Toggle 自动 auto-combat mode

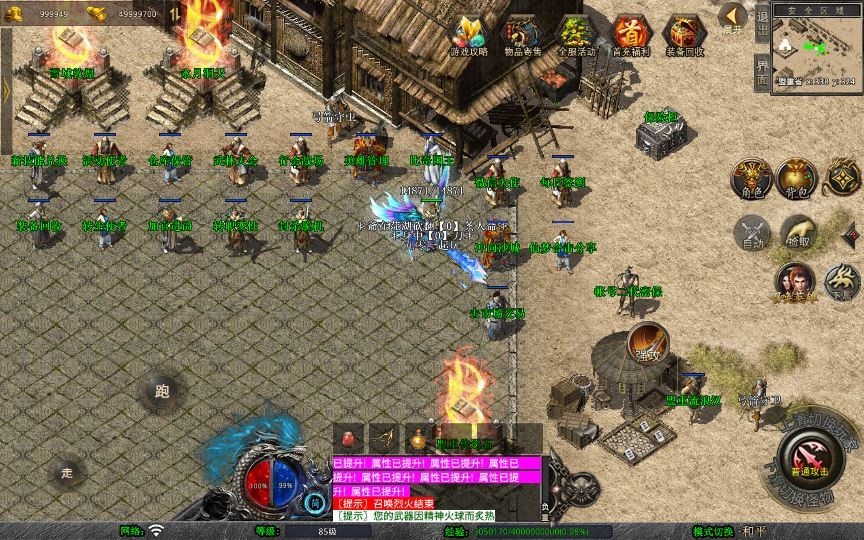(x=751, y=232)
